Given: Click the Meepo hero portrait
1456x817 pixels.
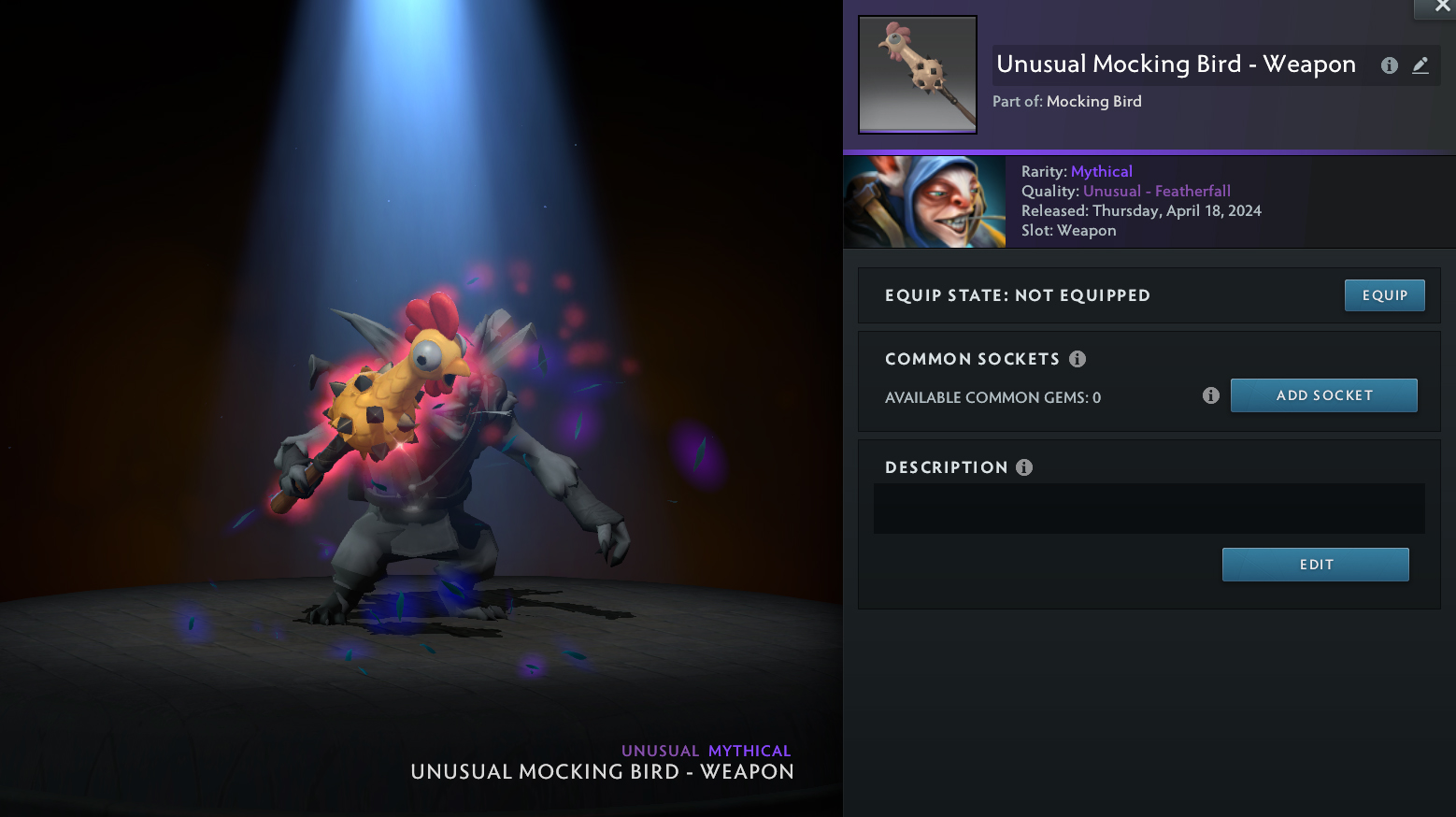Looking at the screenshot, I should tap(924, 202).
